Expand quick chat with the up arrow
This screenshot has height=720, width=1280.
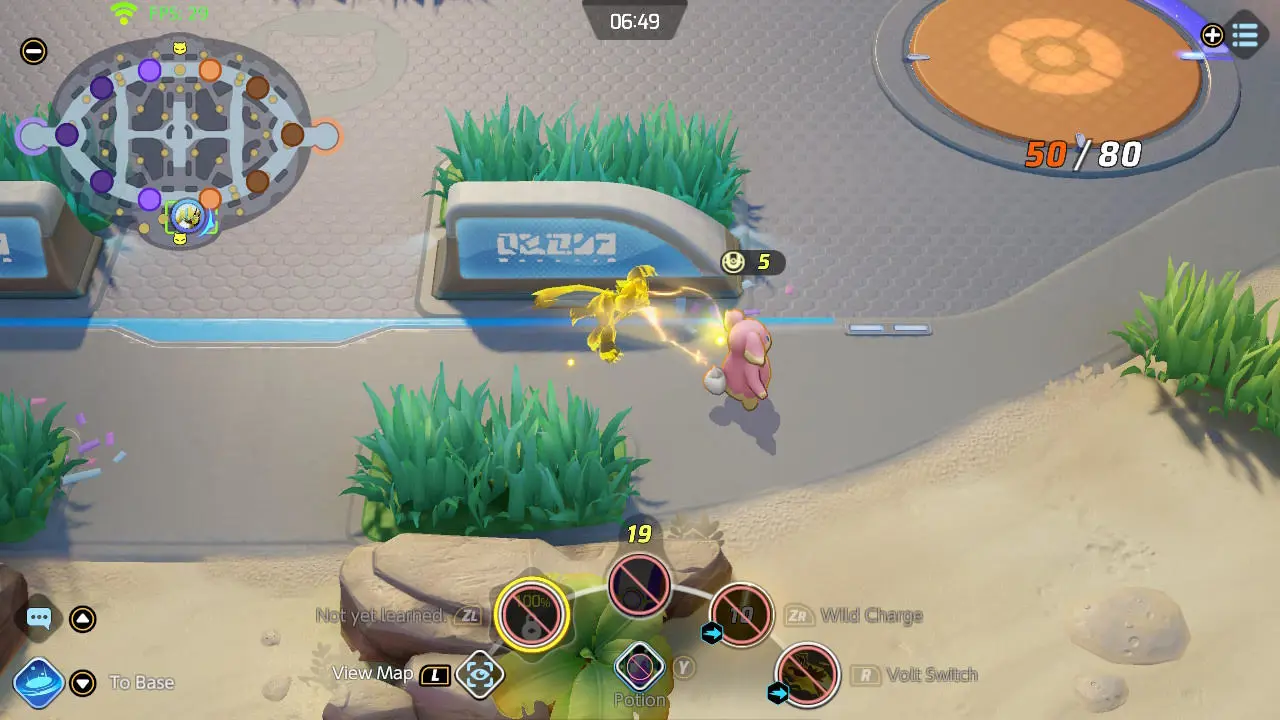pyautogui.click(x=84, y=618)
